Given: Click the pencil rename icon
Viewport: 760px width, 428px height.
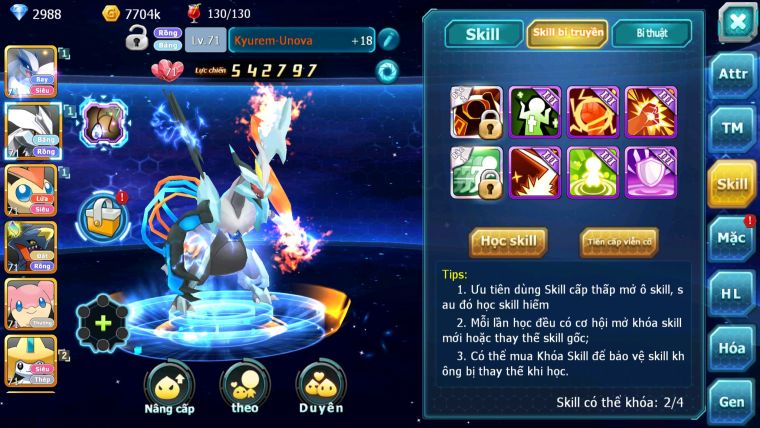Looking at the screenshot, I should (388, 39).
